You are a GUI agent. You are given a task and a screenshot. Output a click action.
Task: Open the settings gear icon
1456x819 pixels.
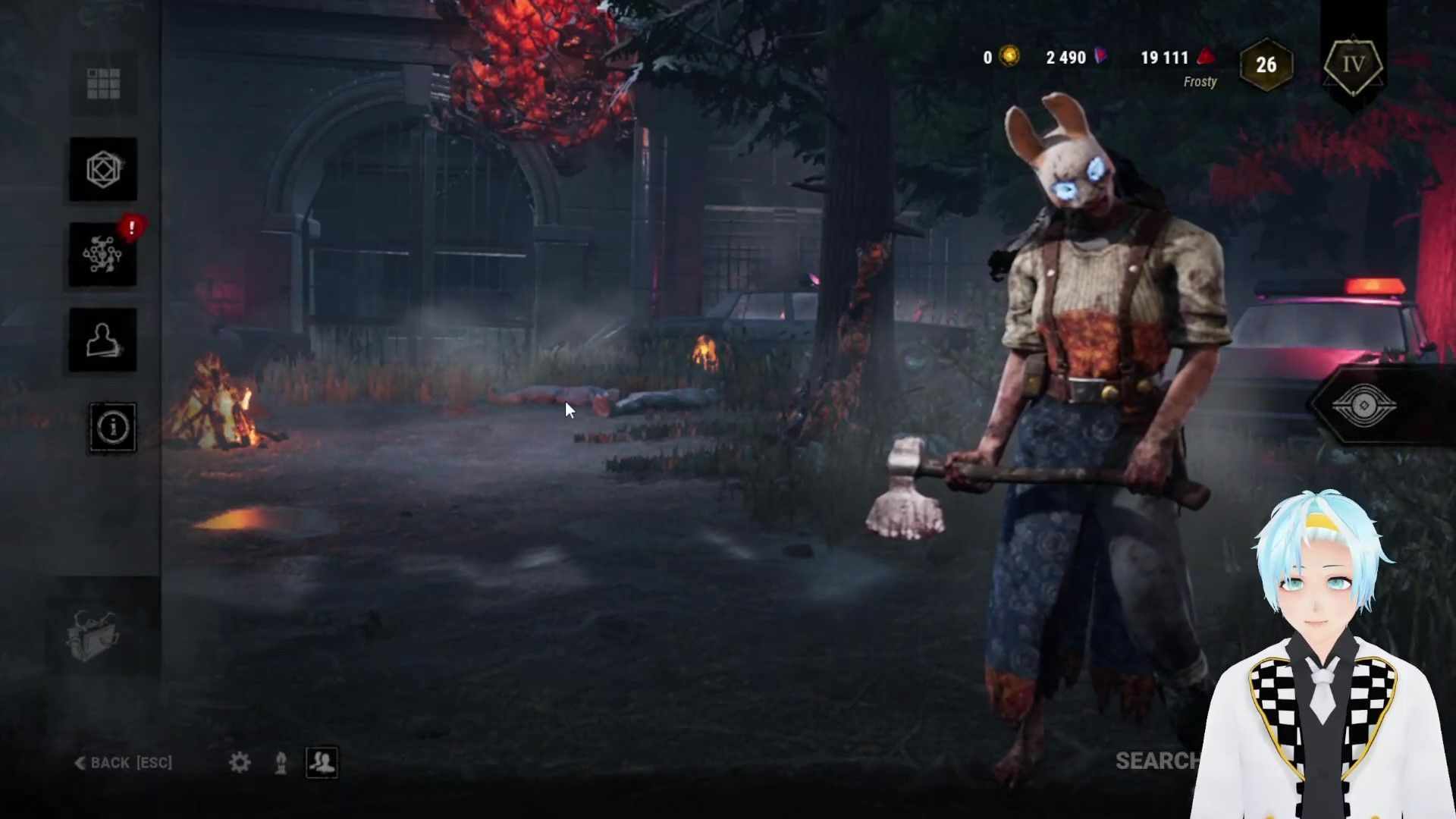(240, 762)
